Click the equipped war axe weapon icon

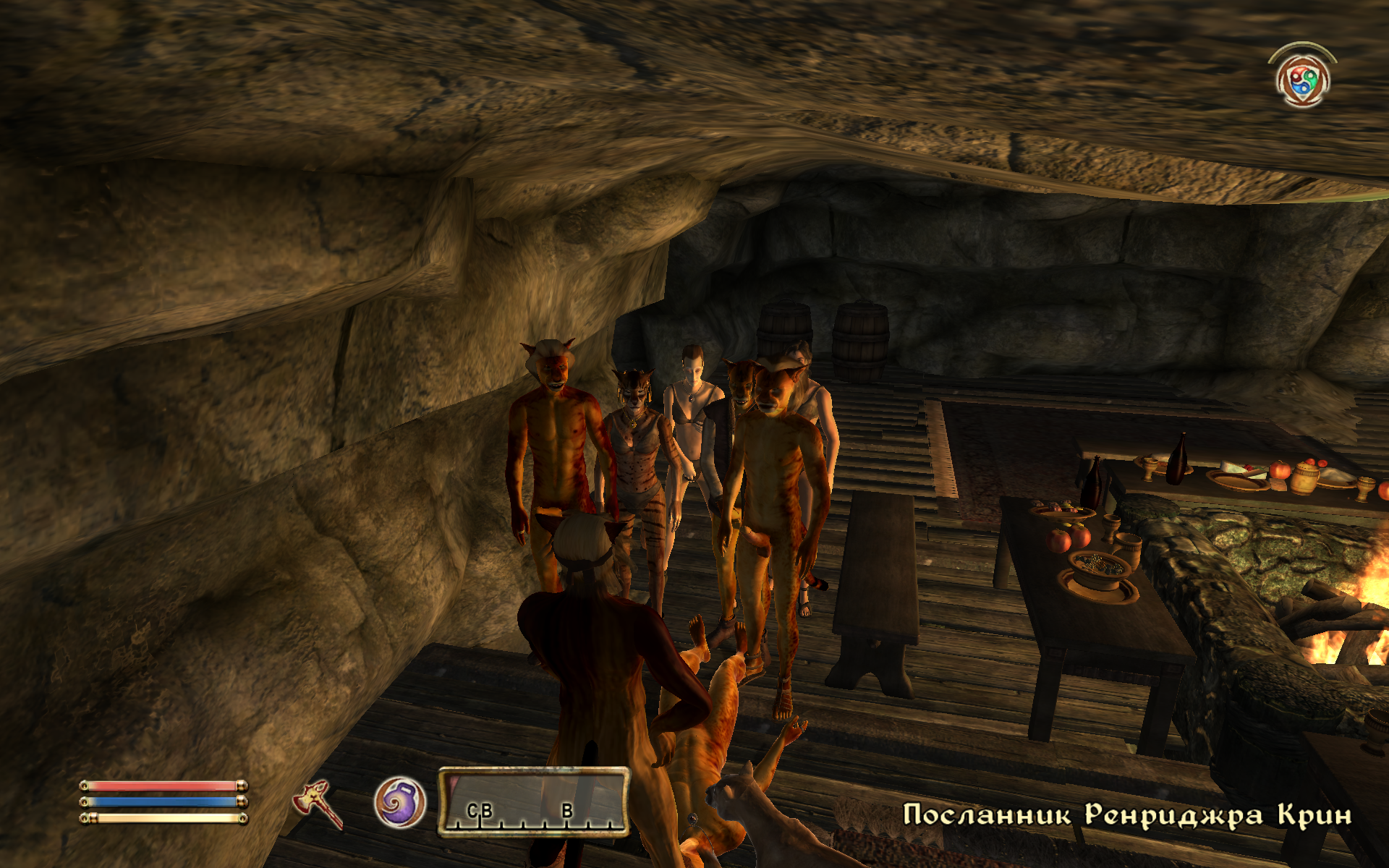tap(317, 803)
